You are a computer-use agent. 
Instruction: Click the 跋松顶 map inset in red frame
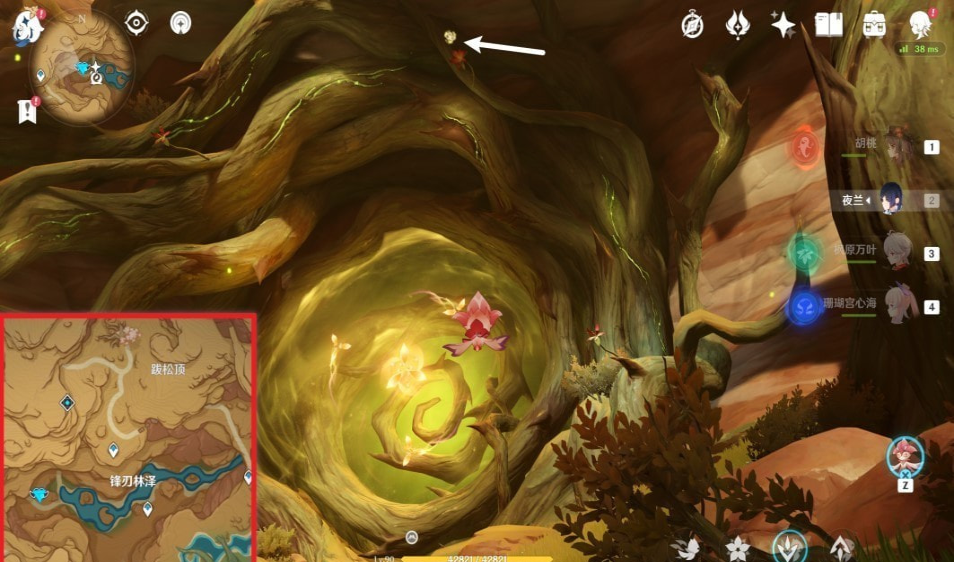tap(129, 438)
